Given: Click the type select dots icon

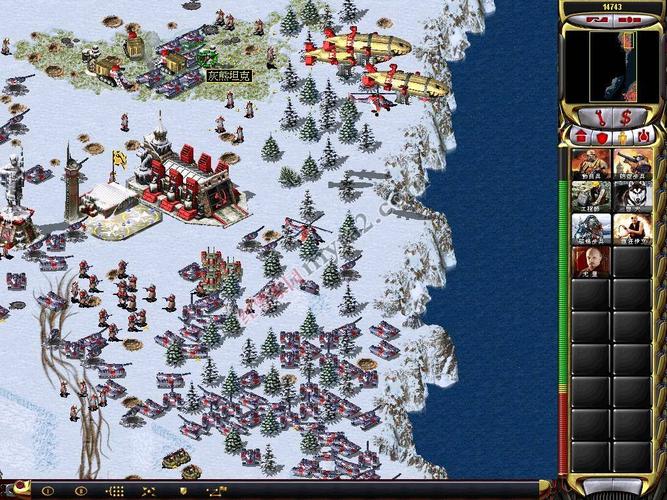Looking at the screenshot, I should coord(115,491).
